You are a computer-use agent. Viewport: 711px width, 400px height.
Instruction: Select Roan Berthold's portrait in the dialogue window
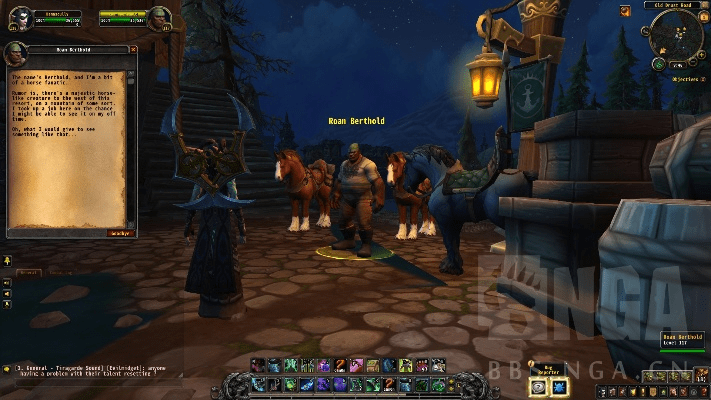[15, 53]
